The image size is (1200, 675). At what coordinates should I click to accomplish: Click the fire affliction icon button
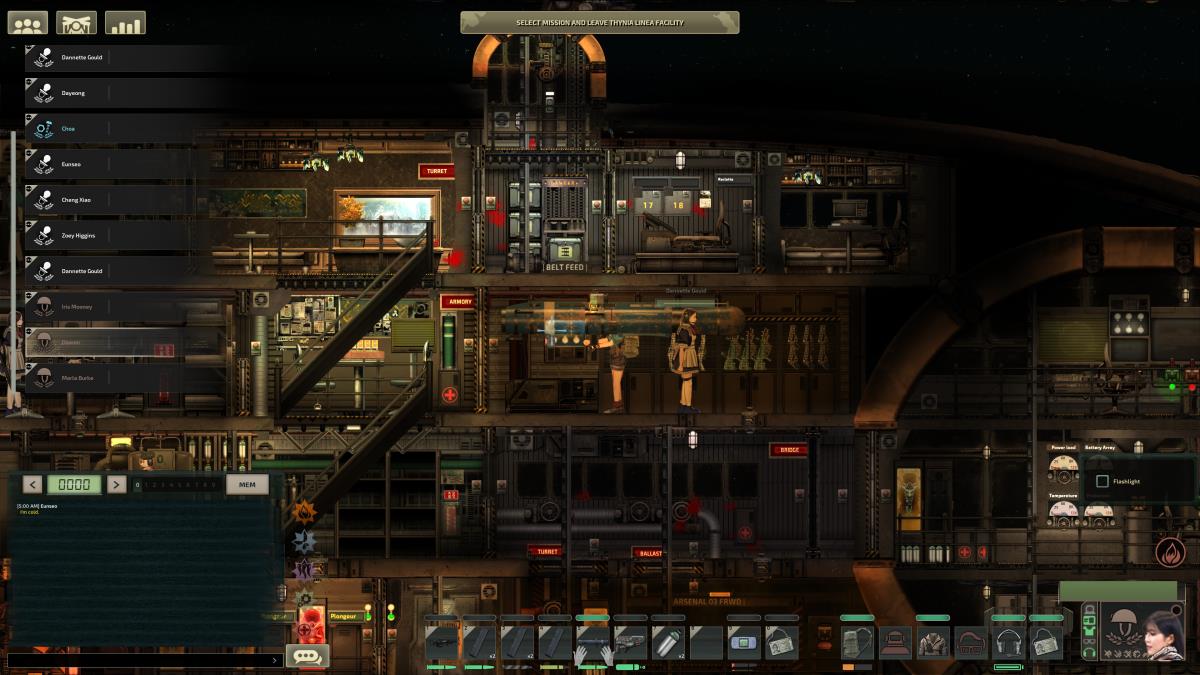click(1168, 551)
